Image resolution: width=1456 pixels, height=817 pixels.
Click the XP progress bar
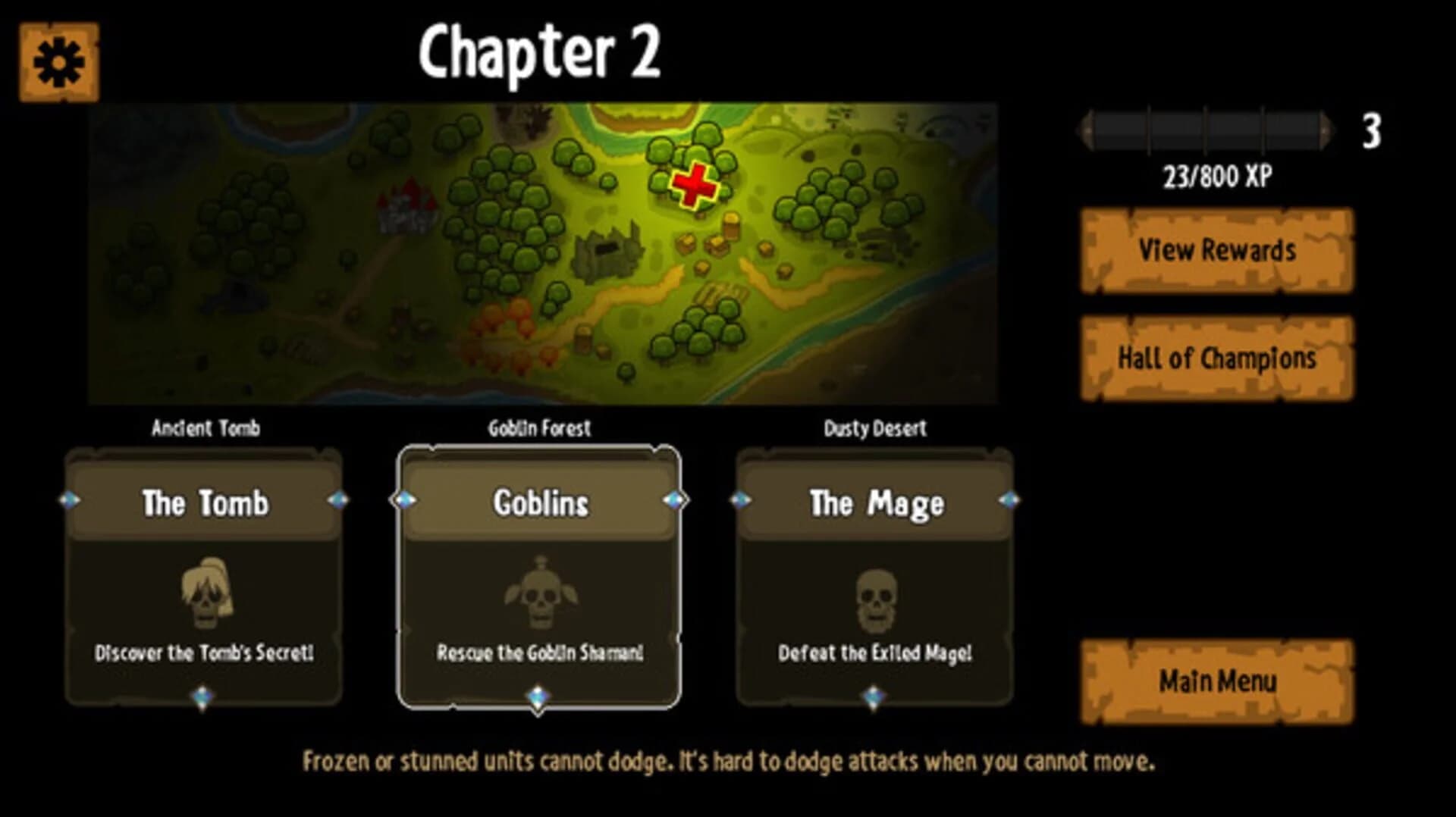click(1206, 127)
